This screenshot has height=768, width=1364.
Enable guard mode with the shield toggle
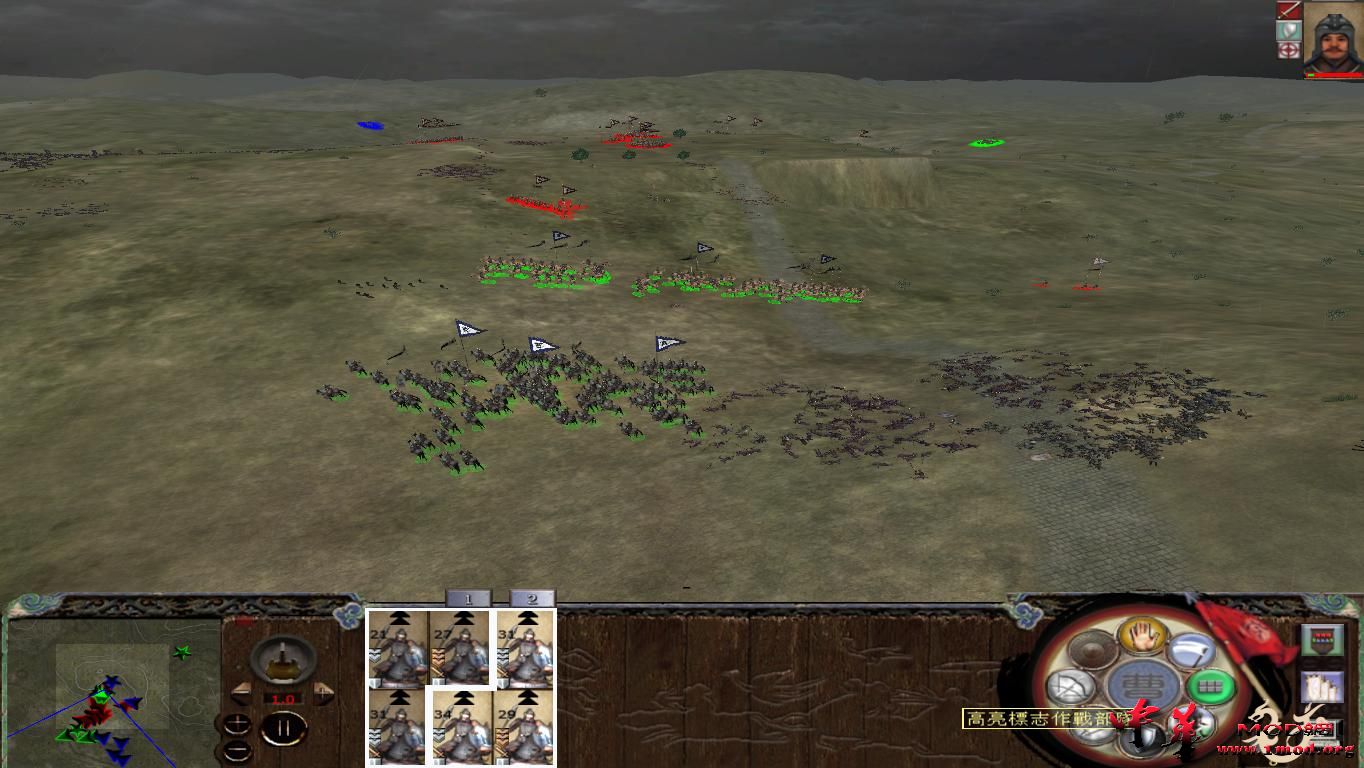tap(1288, 31)
